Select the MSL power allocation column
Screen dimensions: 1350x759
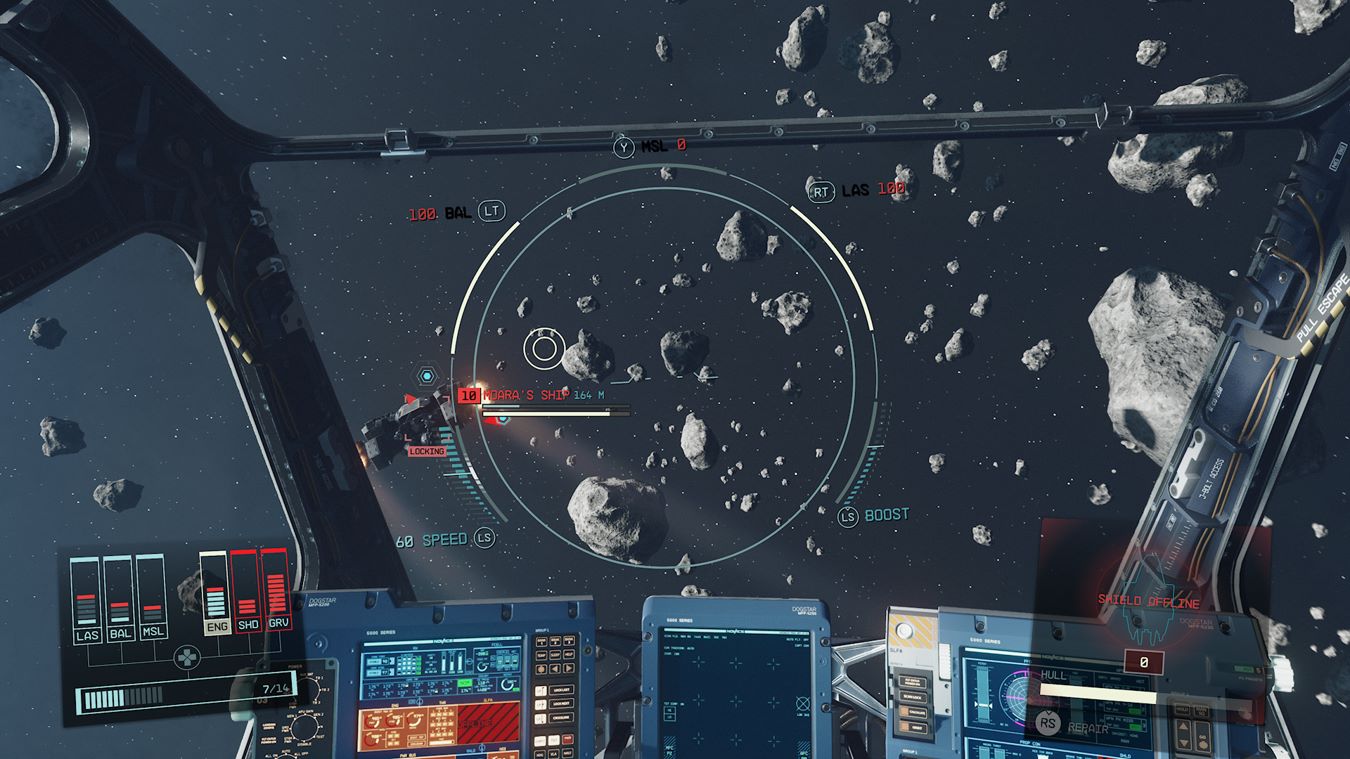pos(152,599)
